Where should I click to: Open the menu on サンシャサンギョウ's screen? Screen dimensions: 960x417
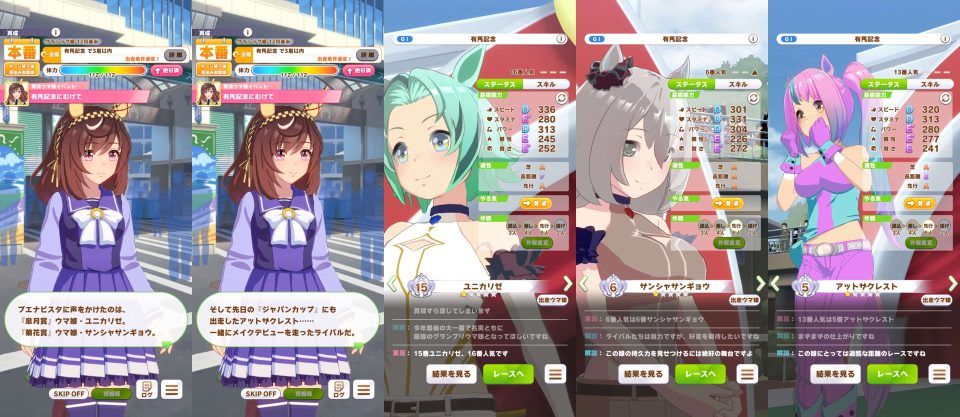click(x=748, y=375)
